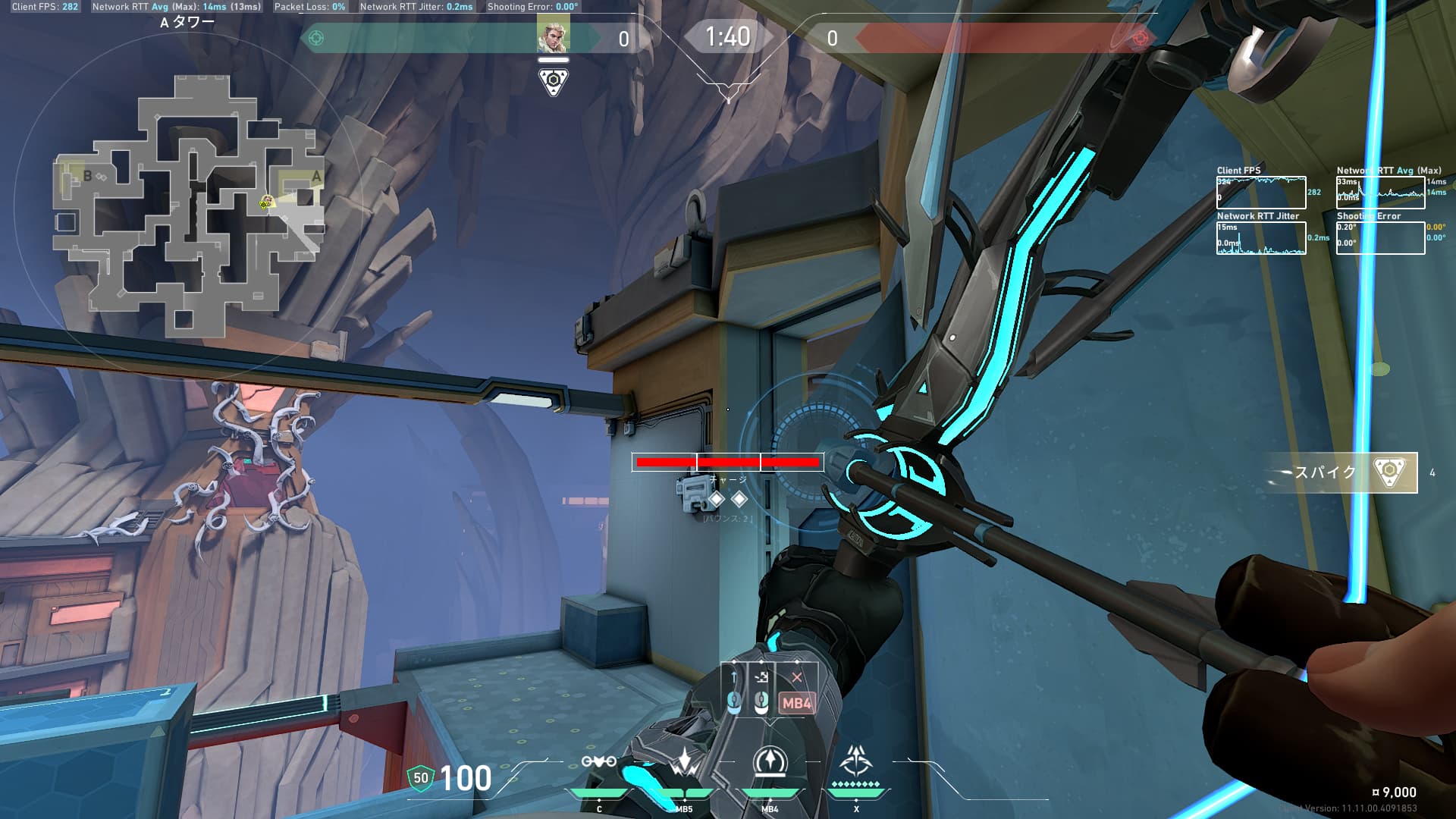Viewport: 1456px width, 819px height.
Task: Click the Shooting Error graph
Action: (x=1380, y=238)
